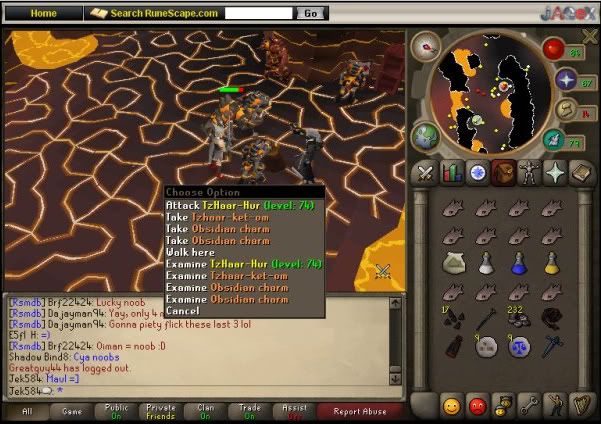Viewport: 601px width, 424px height.
Task: Toggle the Public chat filter
Action: 117,411
